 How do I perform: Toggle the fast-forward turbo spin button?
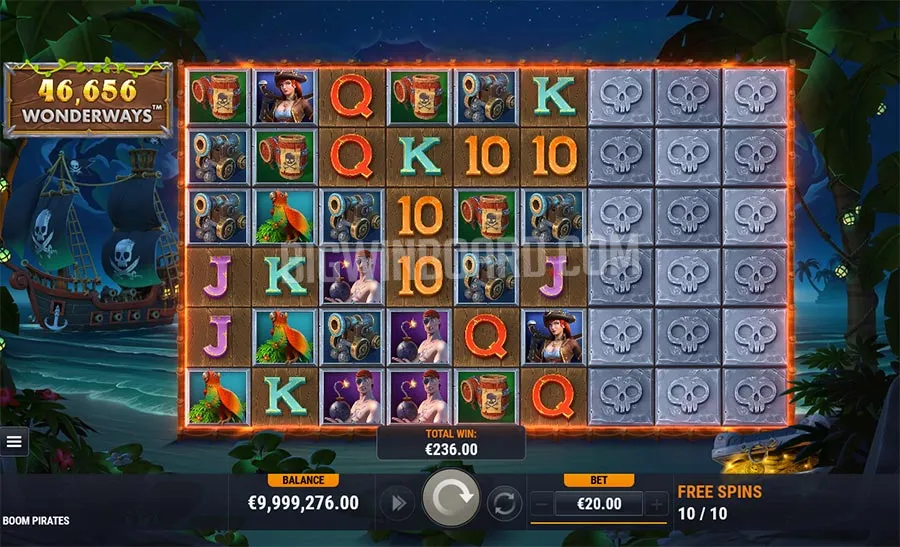397,503
